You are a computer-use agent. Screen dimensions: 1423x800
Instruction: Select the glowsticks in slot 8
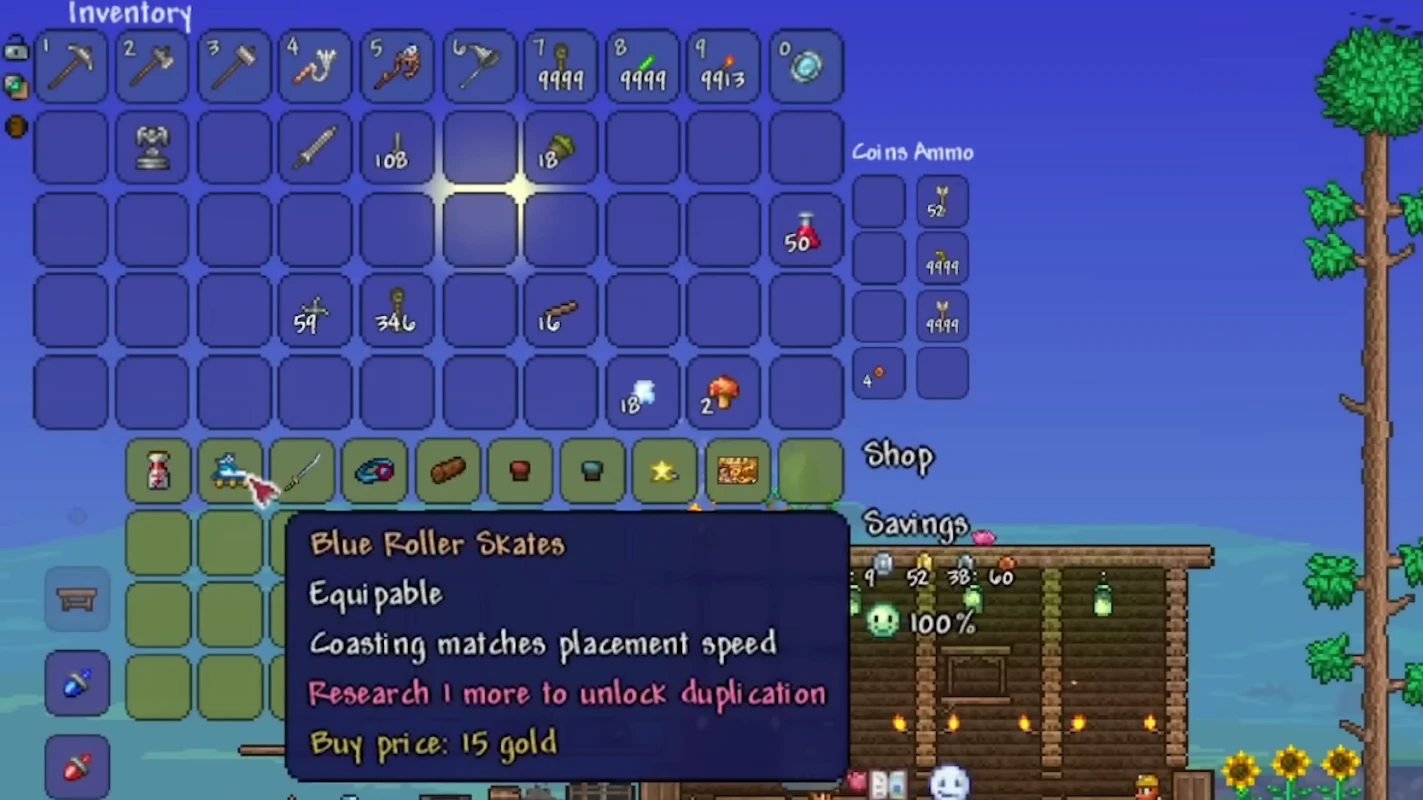pyautogui.click(x=642, y=65)
